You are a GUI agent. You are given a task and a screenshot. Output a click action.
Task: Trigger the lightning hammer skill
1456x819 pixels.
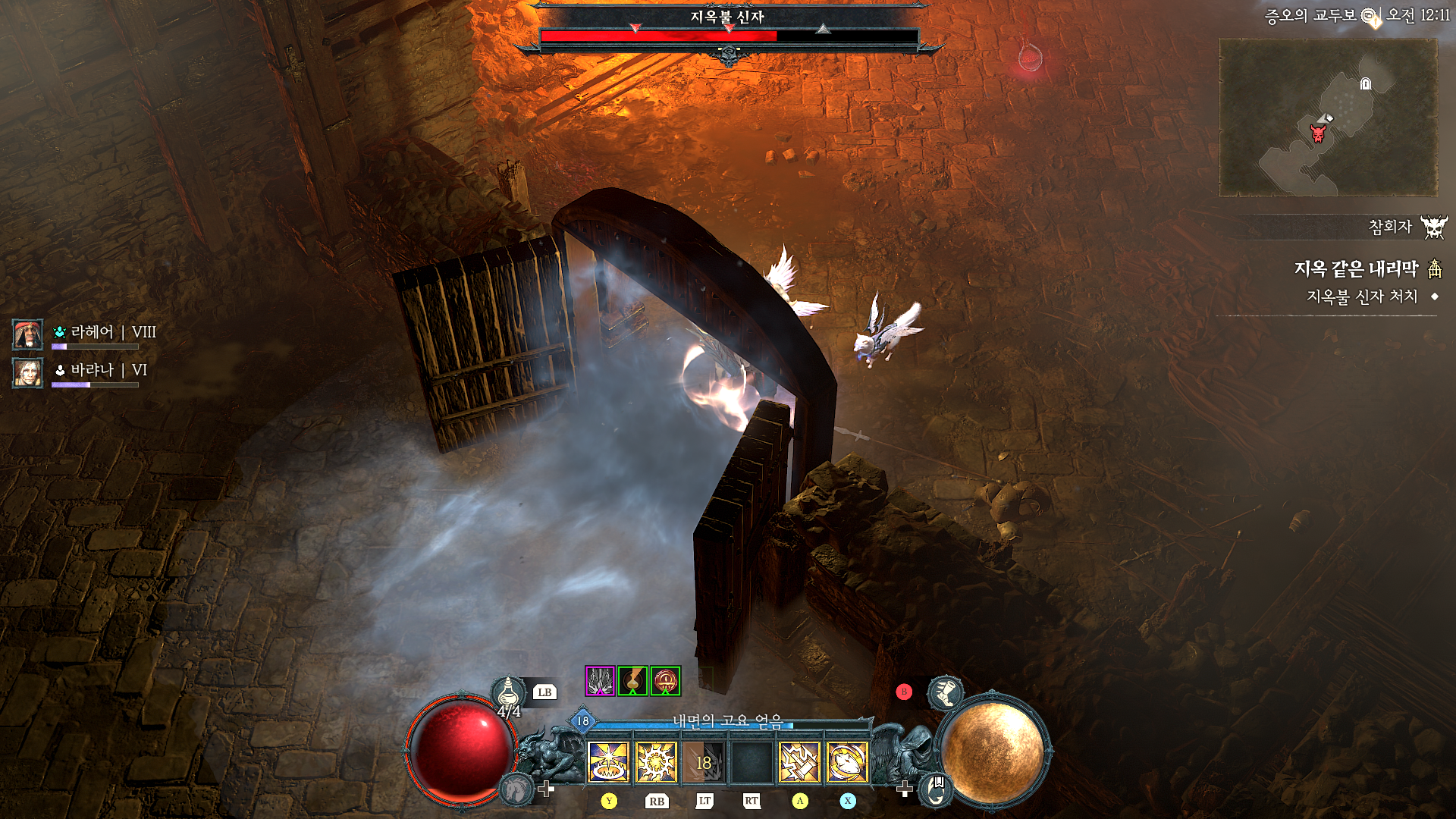pyautogui.click(x=799, y=761)
